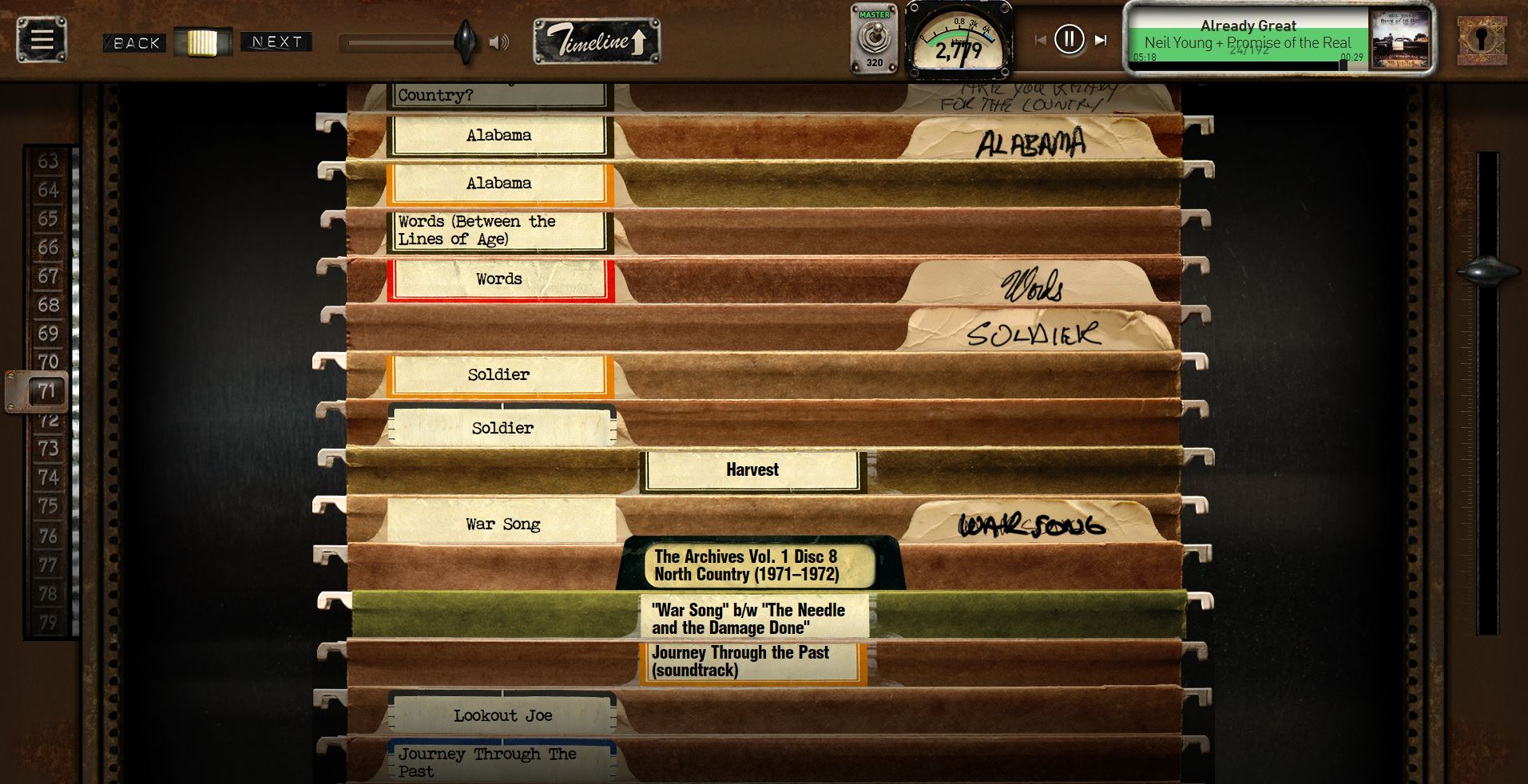Image resolution: width=1528 pixels, height=784 pixels.
Task: Select the Harvest album folder
Action: 752,470
